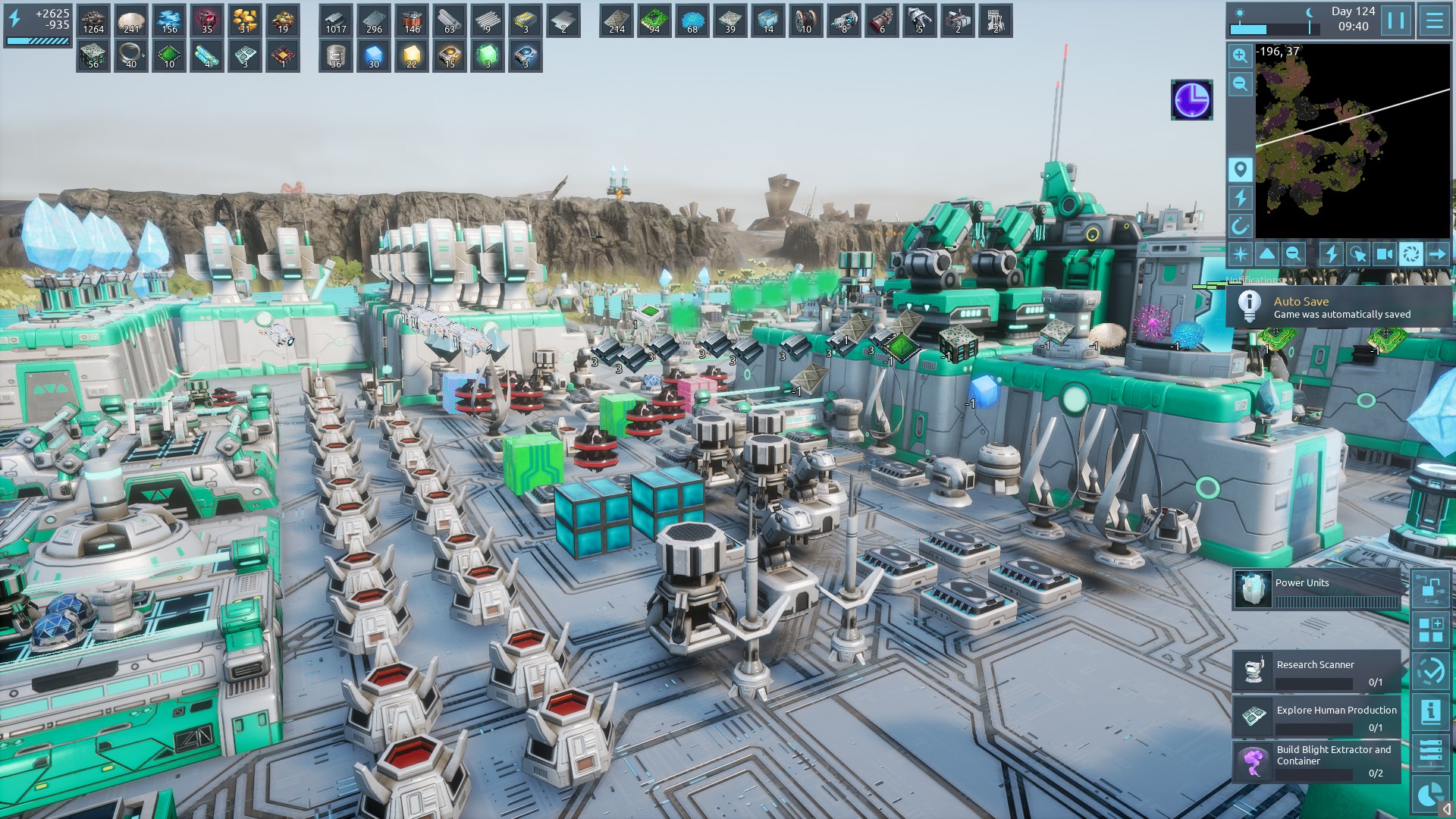Click the compass star button below minimap
Viewport: 1456px width, 819px height.
[x=1241, y=254]
